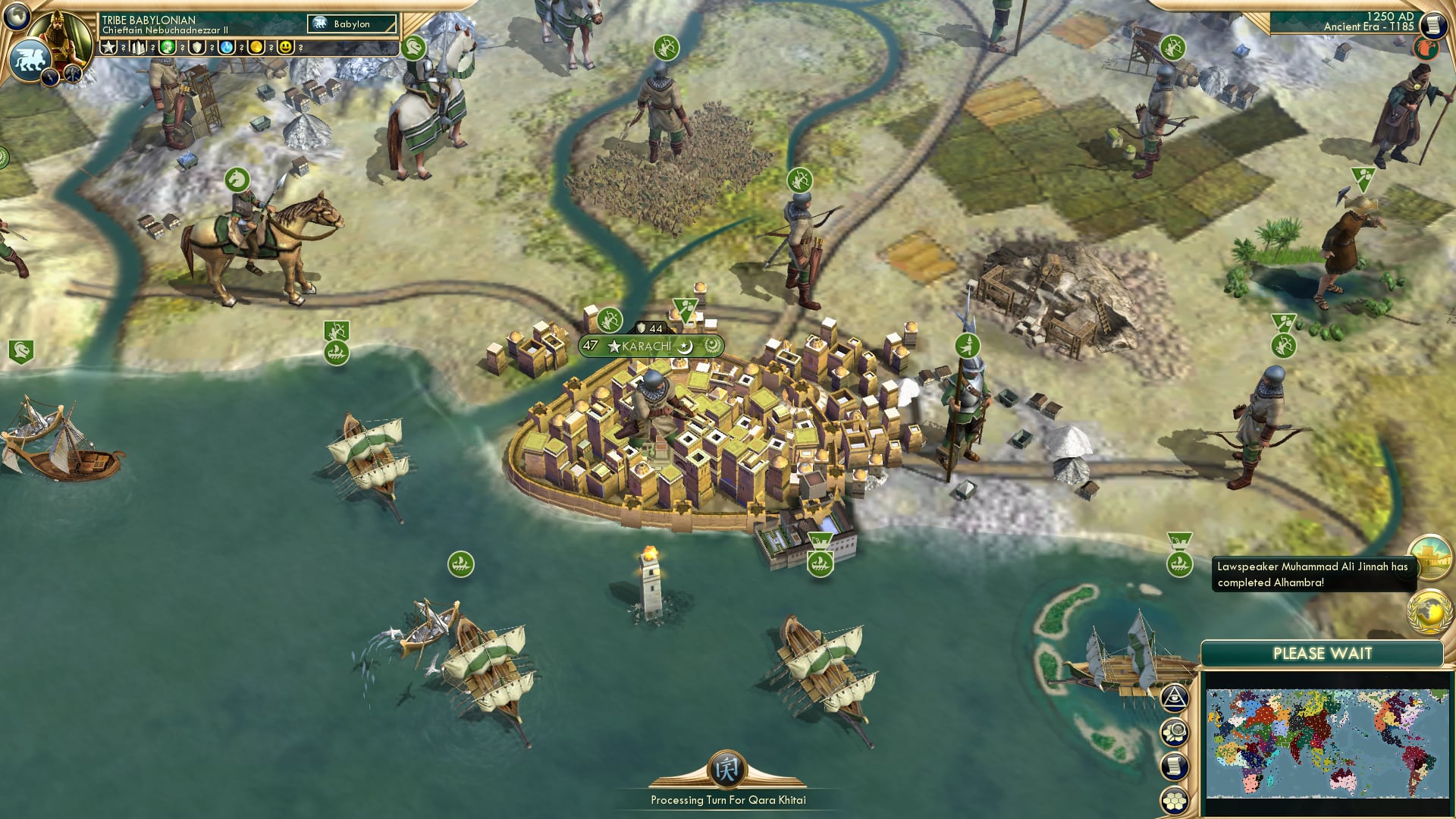Click the gold coin icon in the status bar
The height and width of the screenshot is (819, 1456).
point(256,48)
